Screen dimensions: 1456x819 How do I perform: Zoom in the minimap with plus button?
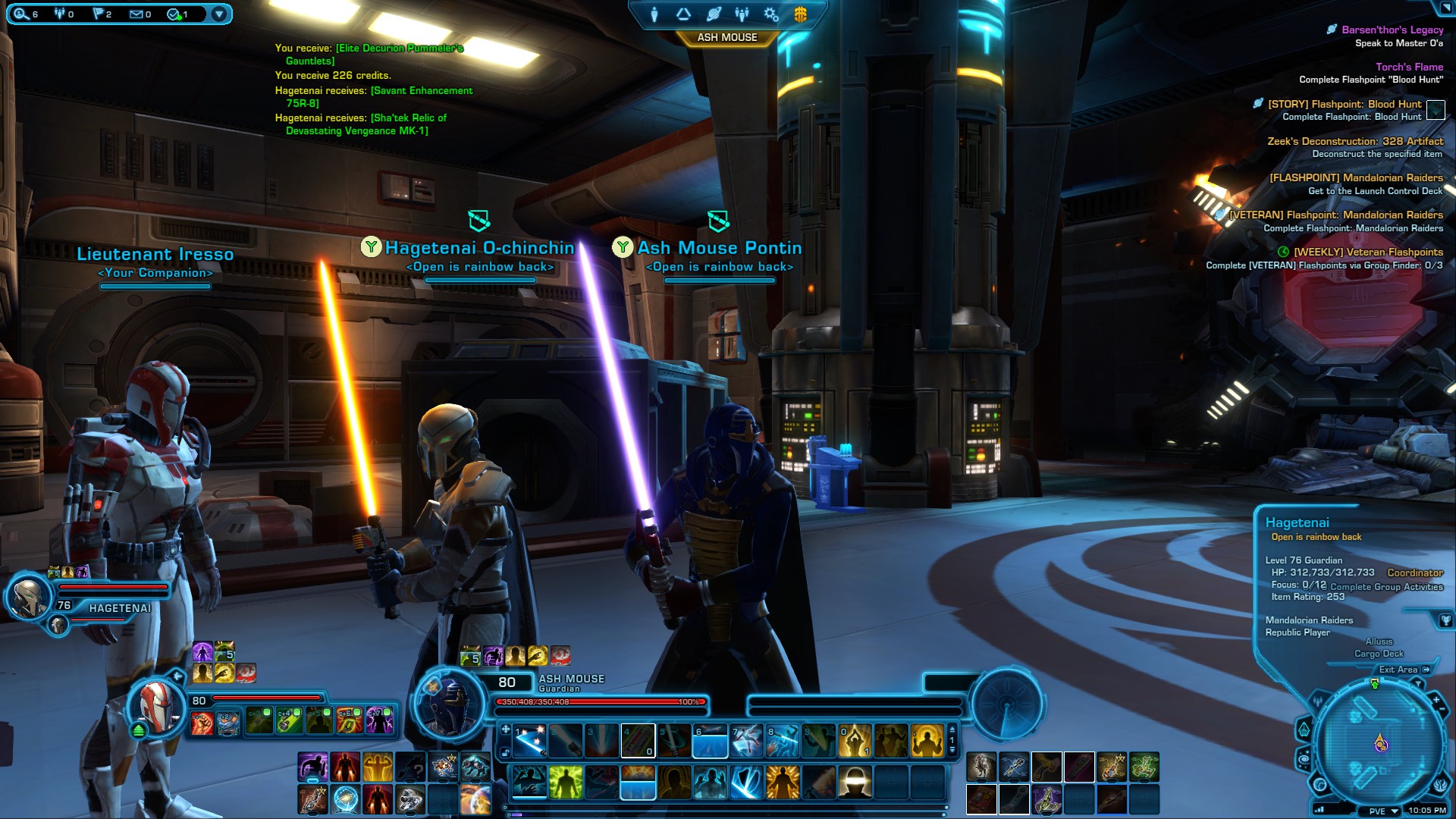point(1436,701)
